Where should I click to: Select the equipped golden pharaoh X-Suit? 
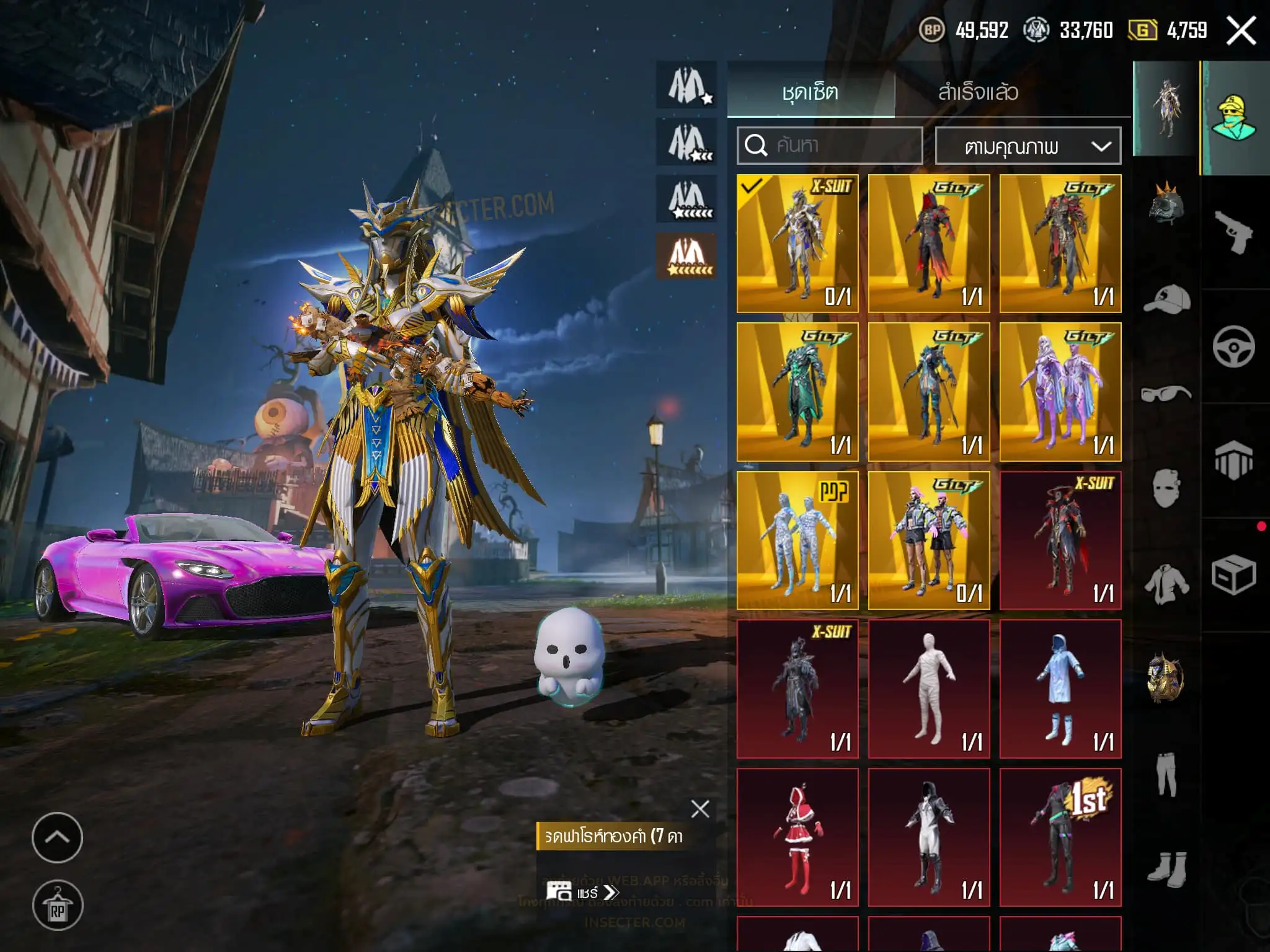[x=797, y=243]
